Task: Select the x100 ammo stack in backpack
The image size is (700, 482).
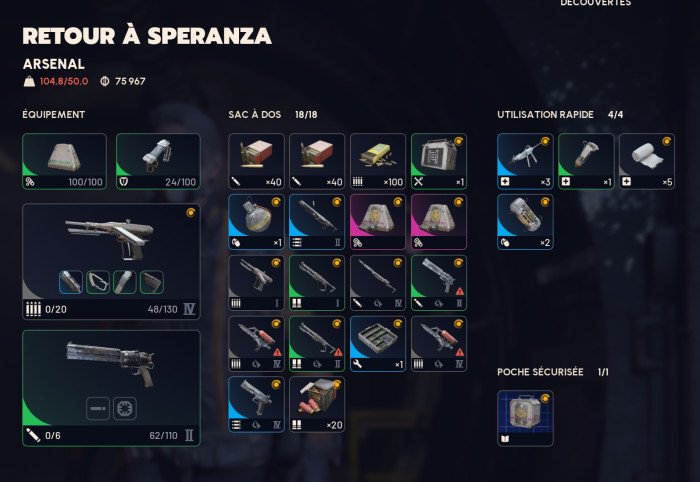Action: [x=378, y=161]
